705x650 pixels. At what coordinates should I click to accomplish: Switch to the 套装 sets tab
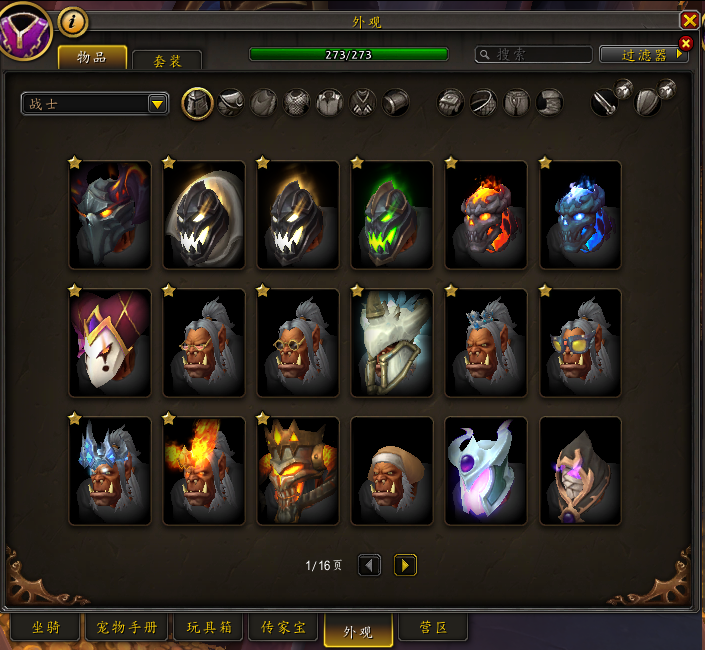[167, 61]
